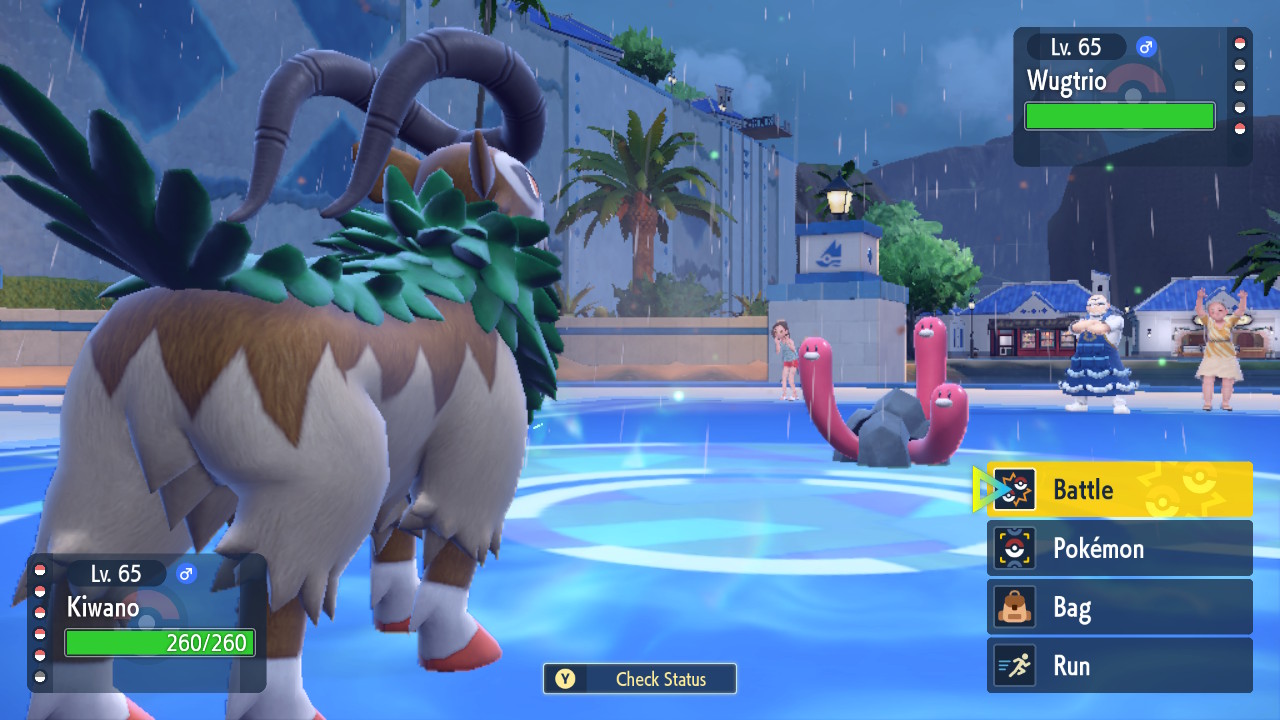The image size is (1280, 720).
Task: Click the Check Status button
Action: tap(640, 679)
